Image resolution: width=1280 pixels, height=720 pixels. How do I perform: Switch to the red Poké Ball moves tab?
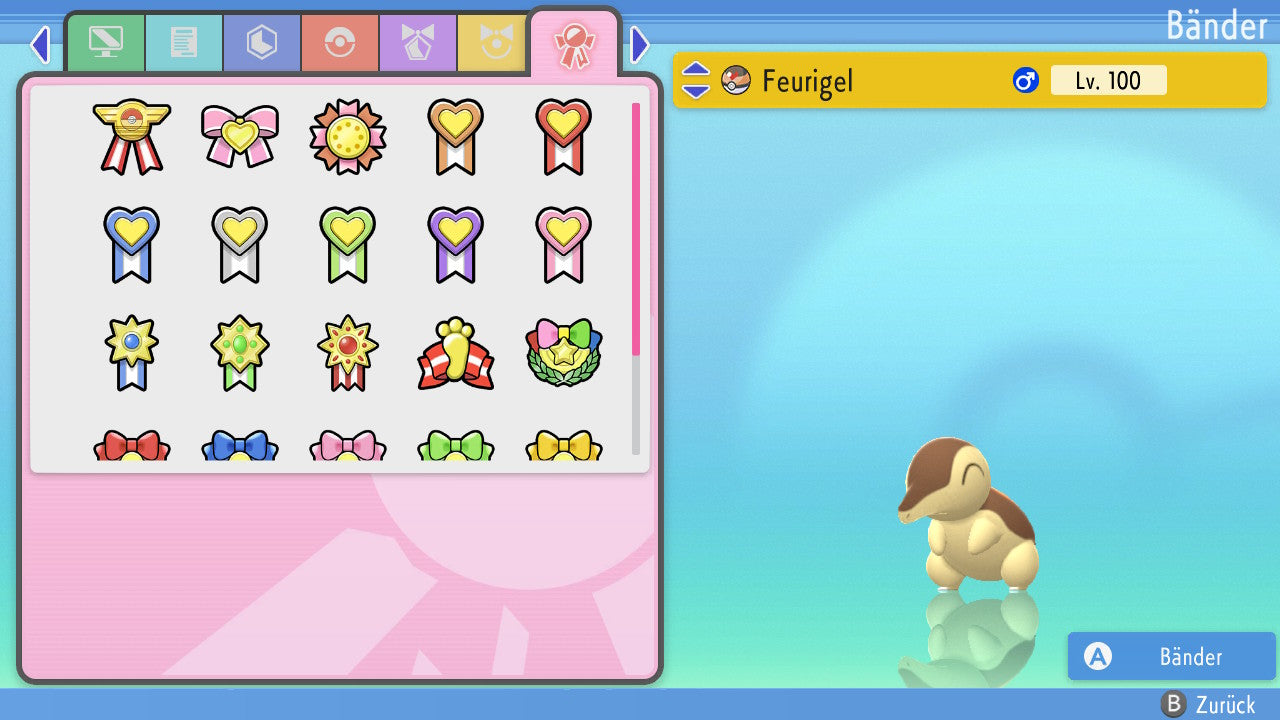pyautogui.click(x=340, y=43)
